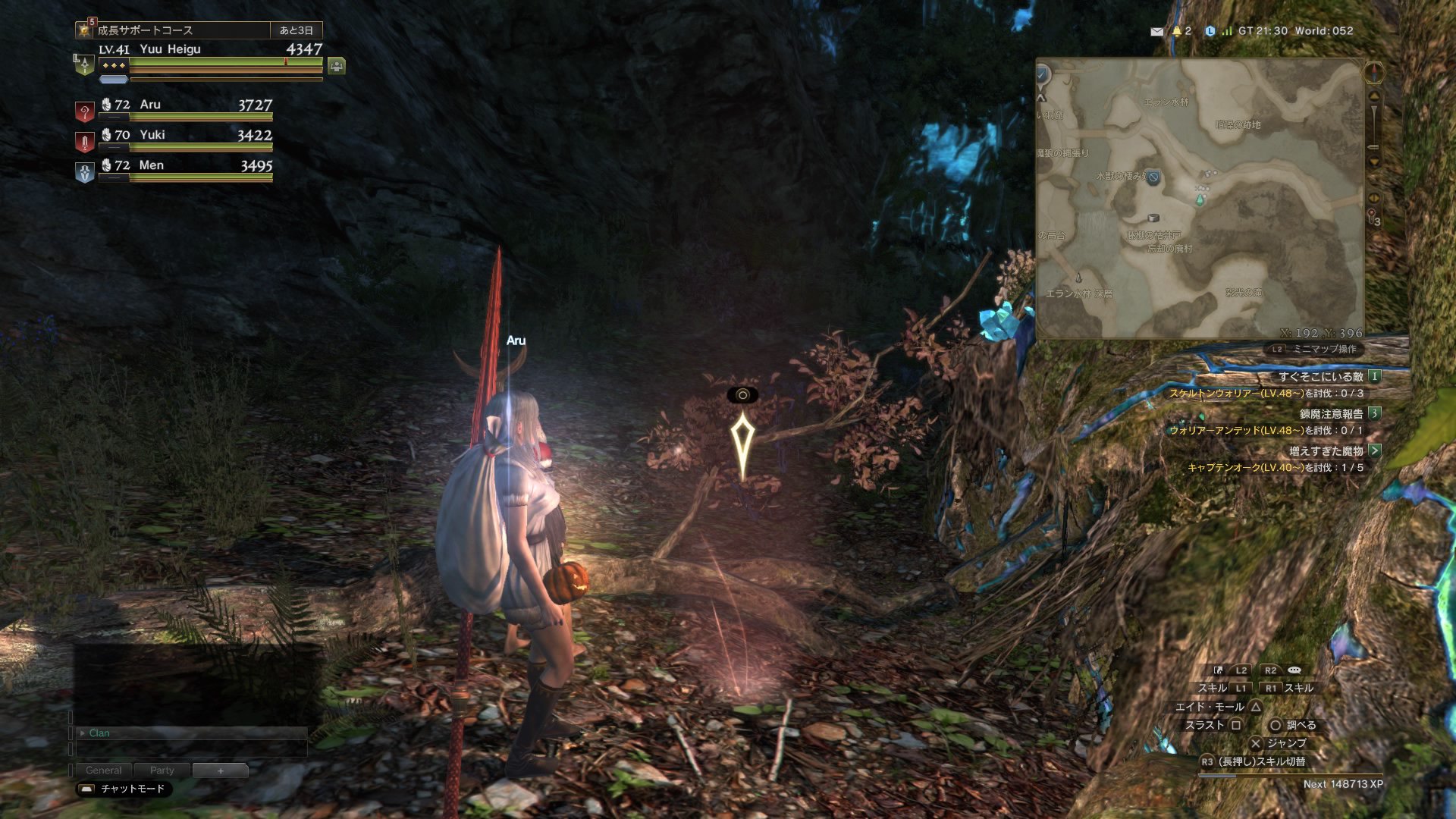Open the mail envelope icon
Screen dimensions: 1456x819
1156,32
